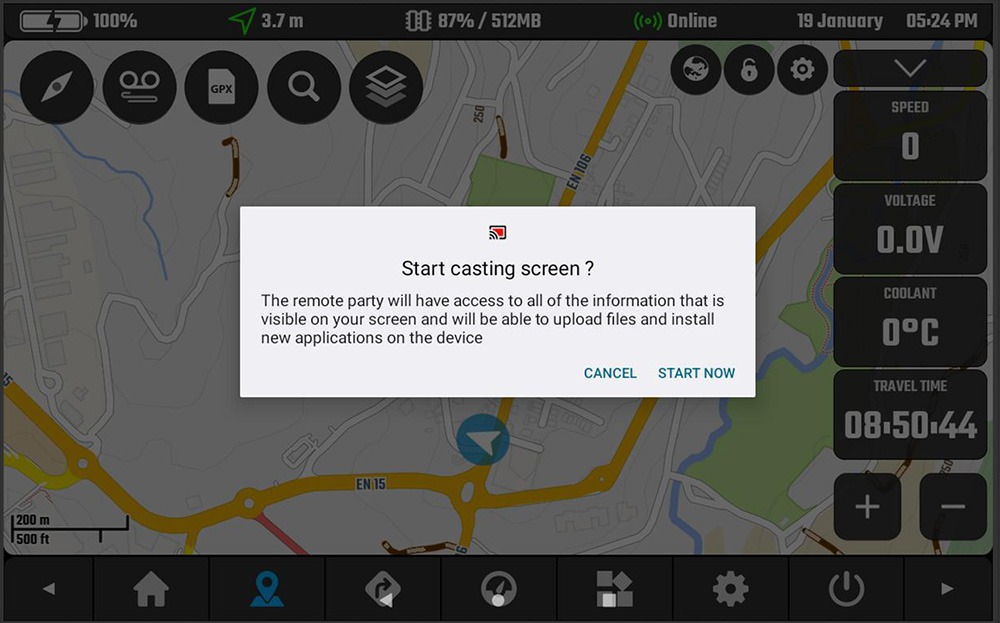The image size is (1000, 623).
Task: Switch to the route directions tab
Action: point(383,589)
